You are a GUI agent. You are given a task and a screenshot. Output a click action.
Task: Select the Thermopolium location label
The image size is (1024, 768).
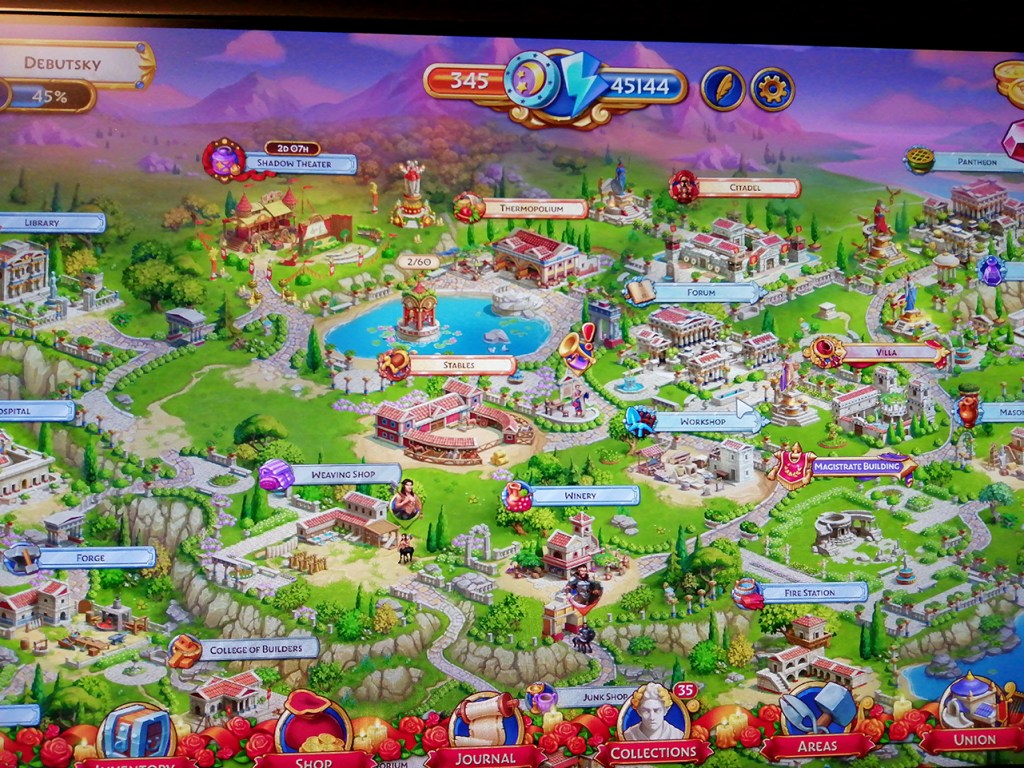point(533,208)
